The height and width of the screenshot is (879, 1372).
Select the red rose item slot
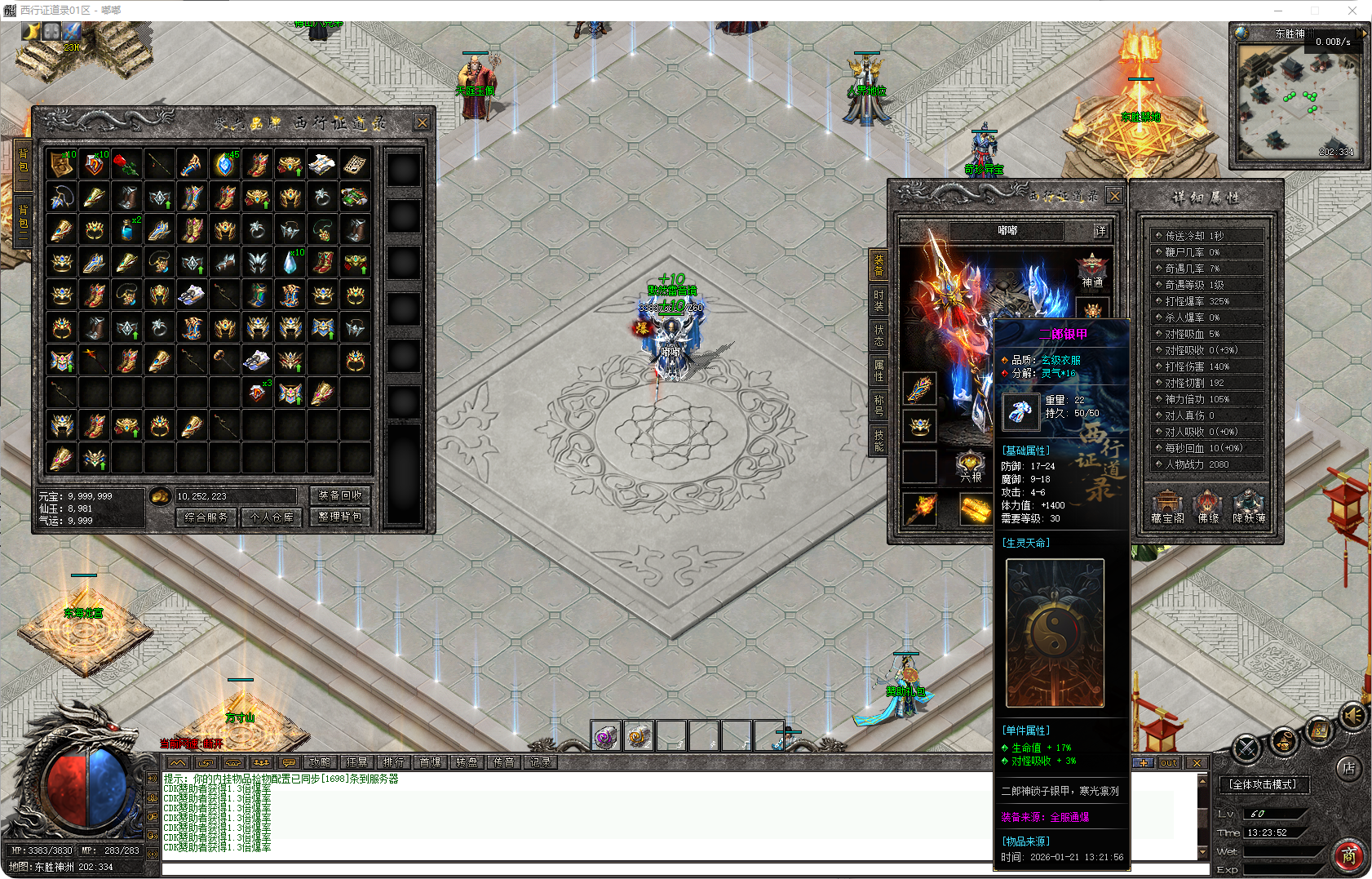(x=126, y=164)
